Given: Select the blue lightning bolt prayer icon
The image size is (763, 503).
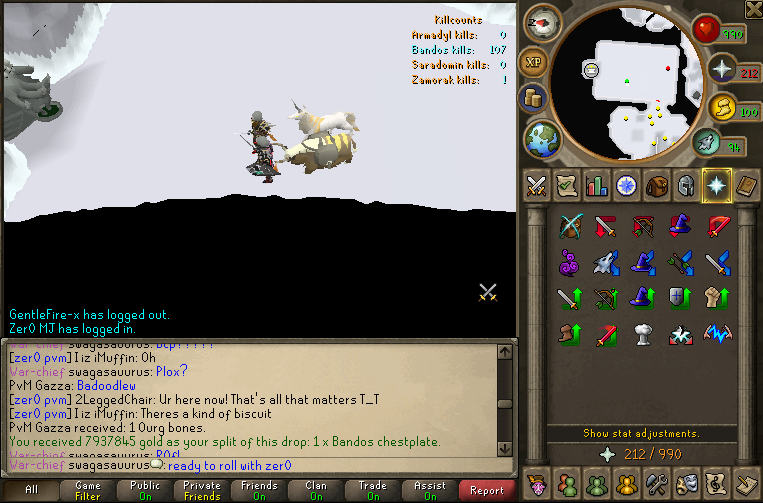Looking at the screenshot, I should coord(718,332).
